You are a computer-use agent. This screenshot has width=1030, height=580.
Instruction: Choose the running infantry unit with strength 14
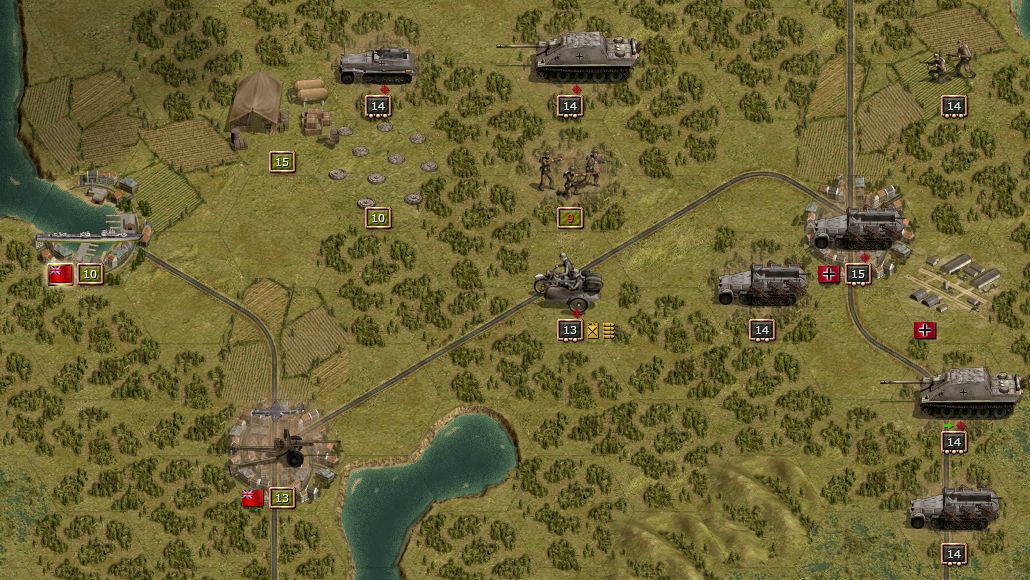pos(951,63)
